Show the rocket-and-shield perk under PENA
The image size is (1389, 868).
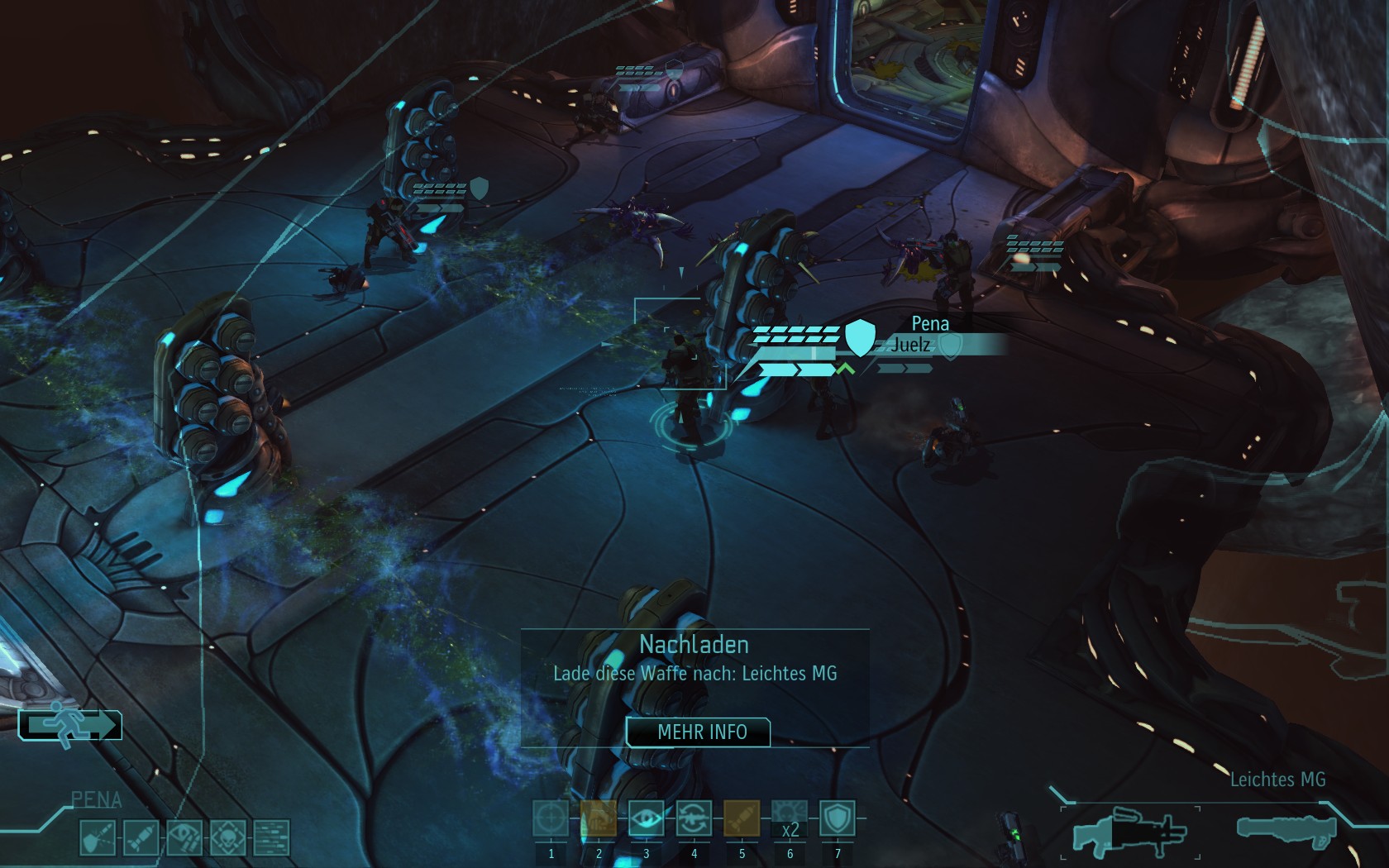point(96,837)
